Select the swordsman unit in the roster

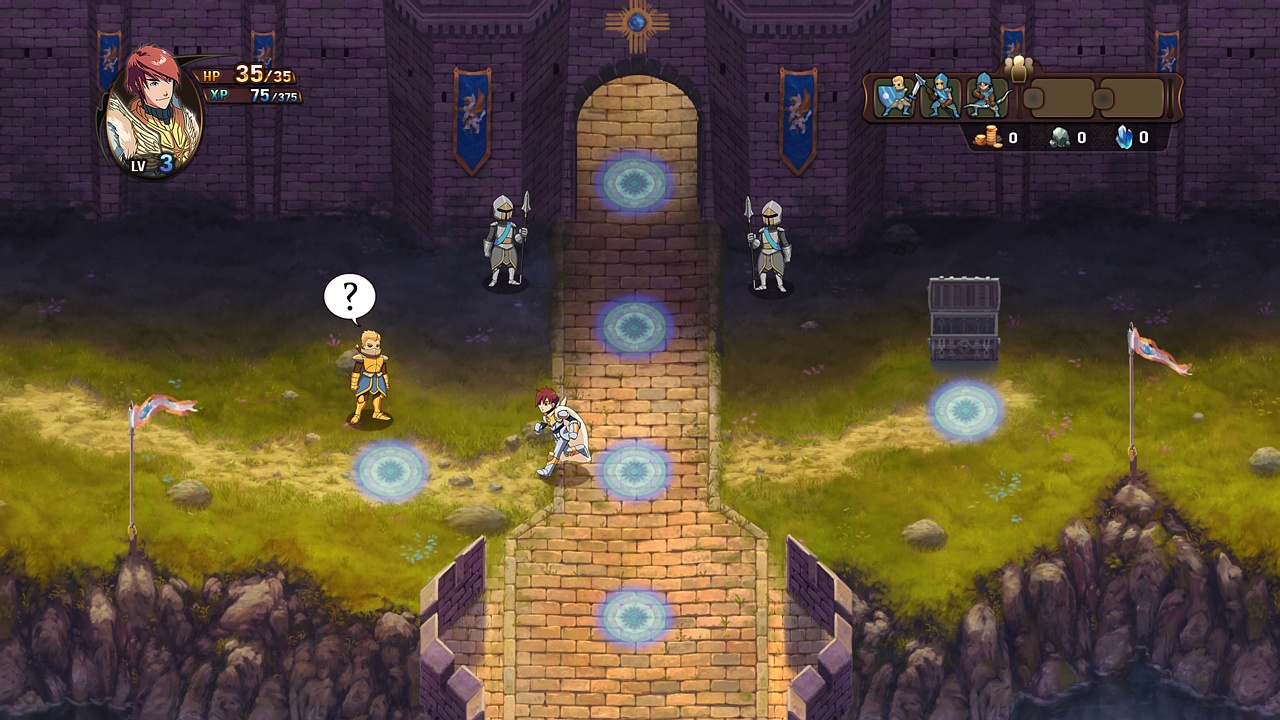pos(893,96)
